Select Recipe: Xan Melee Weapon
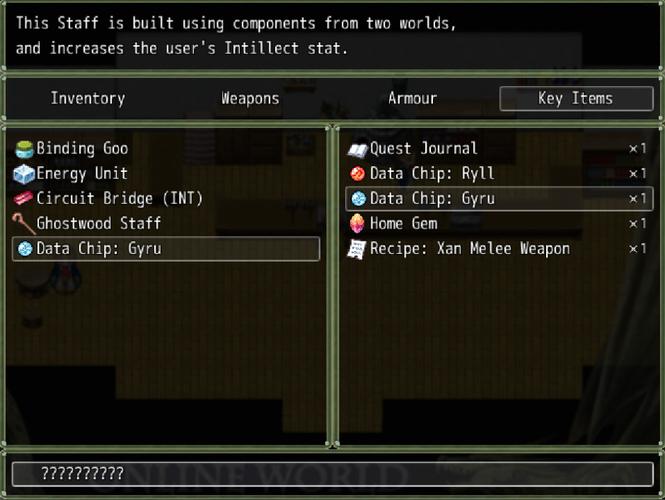The width and height of the screenshot is (665, 500). 470,249
